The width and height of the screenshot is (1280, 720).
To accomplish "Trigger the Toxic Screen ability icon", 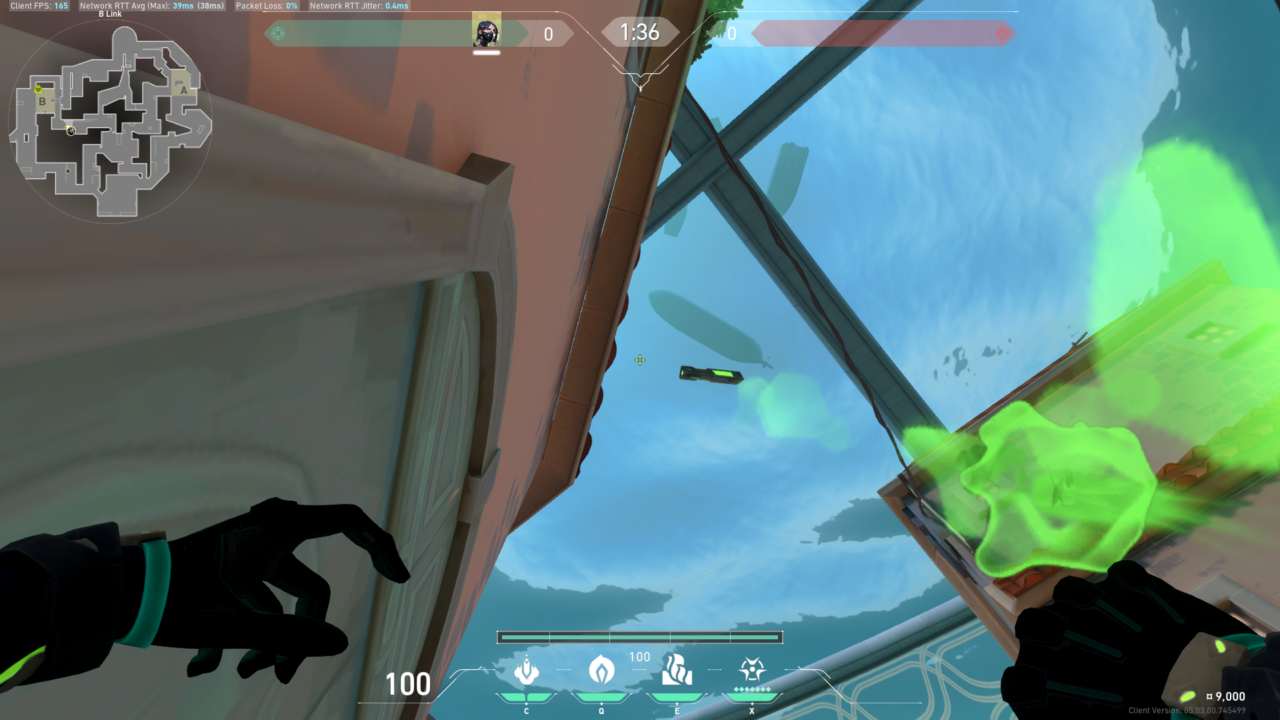I will (677, 669).
